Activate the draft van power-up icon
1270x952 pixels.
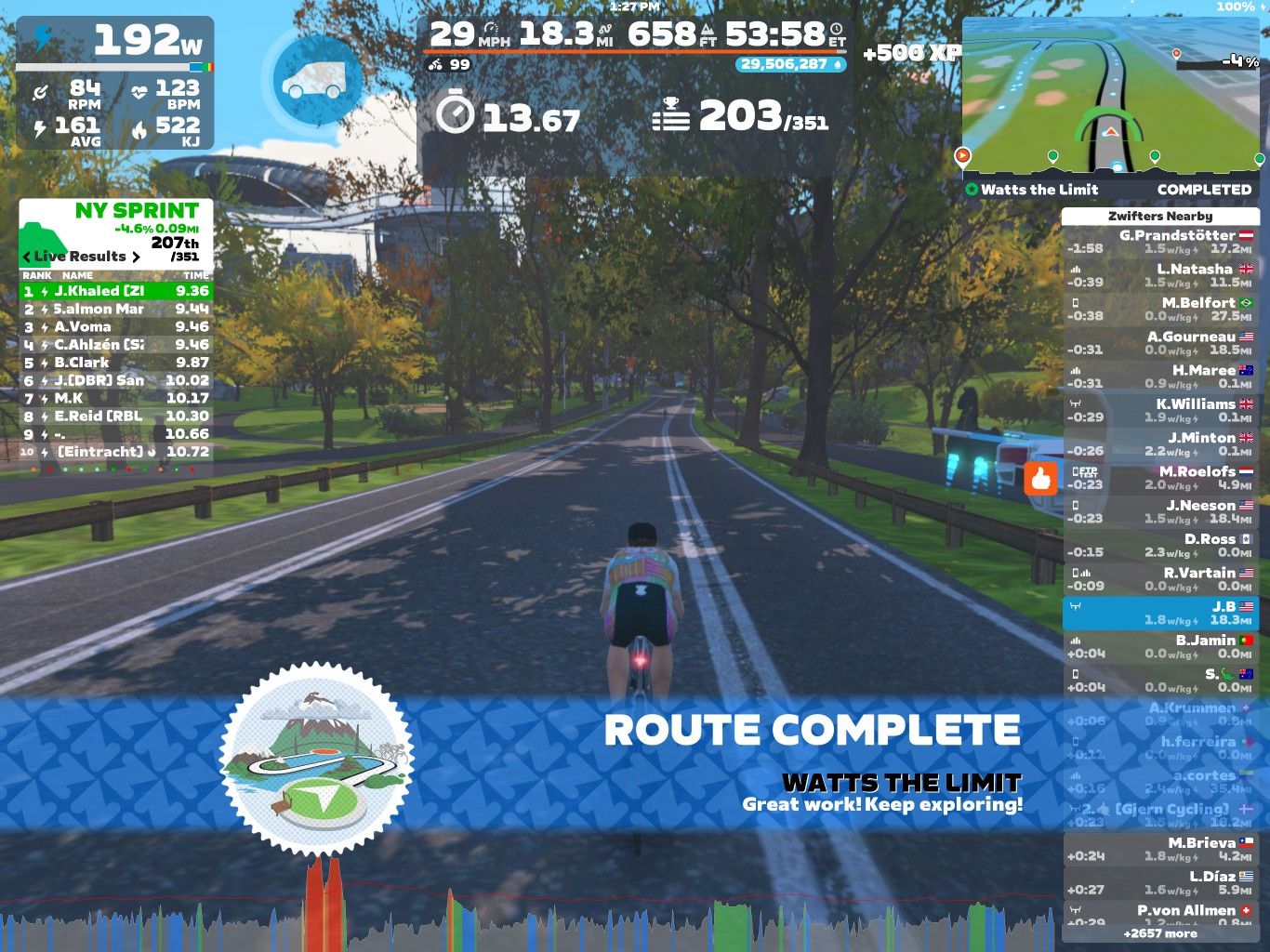pos(319,82)
